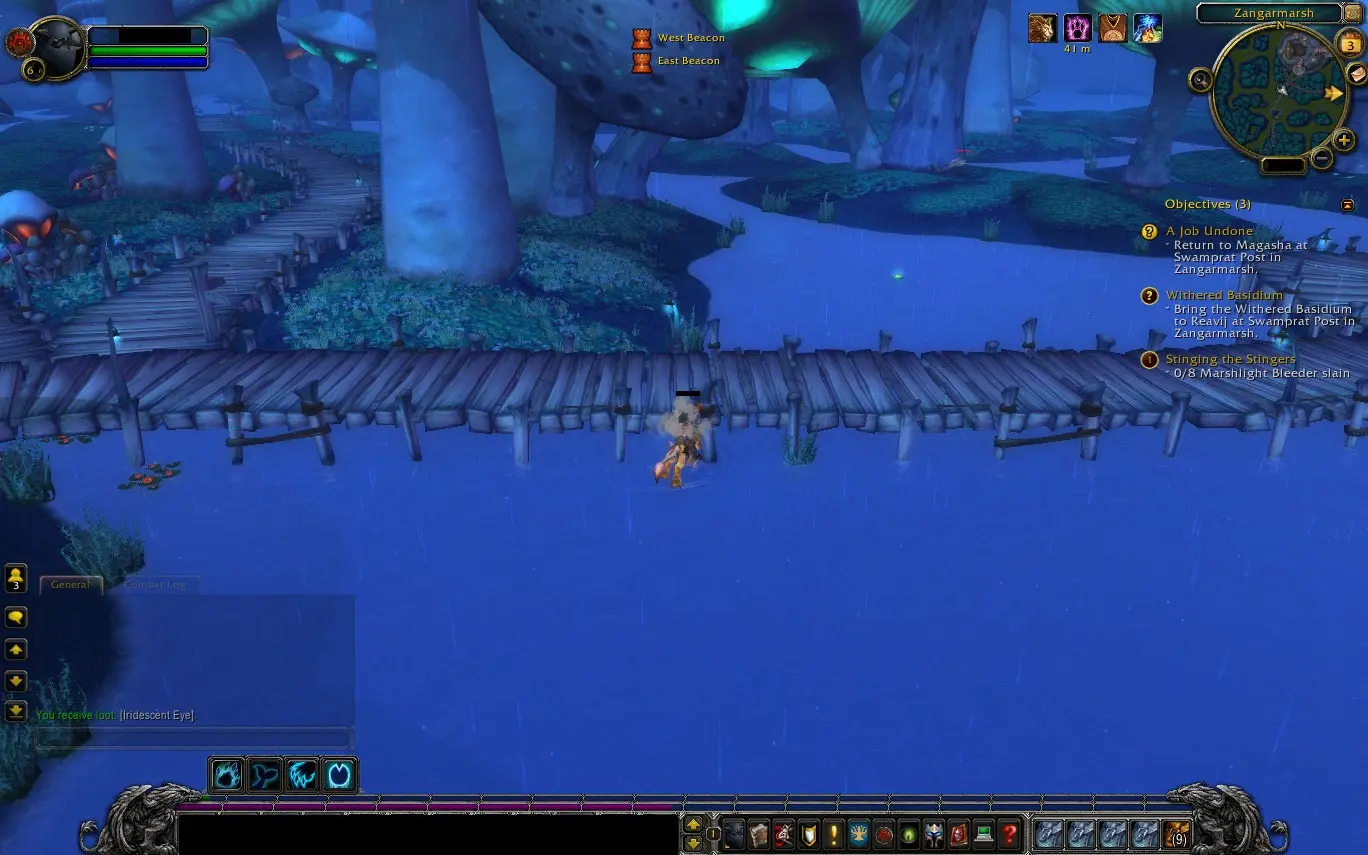Select the General chat tab
1368x855 pixels.
[x=71, y=585]
